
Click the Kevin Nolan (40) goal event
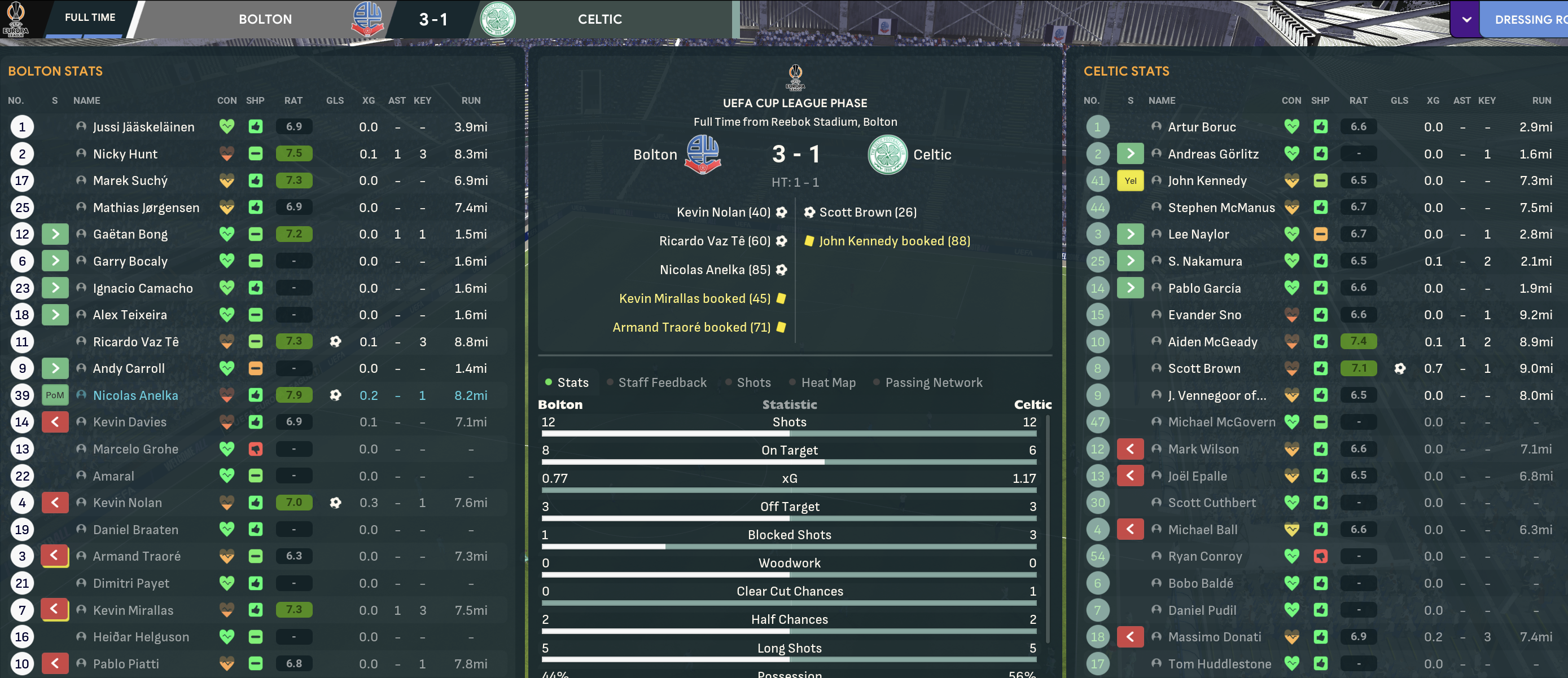(723, 212)
